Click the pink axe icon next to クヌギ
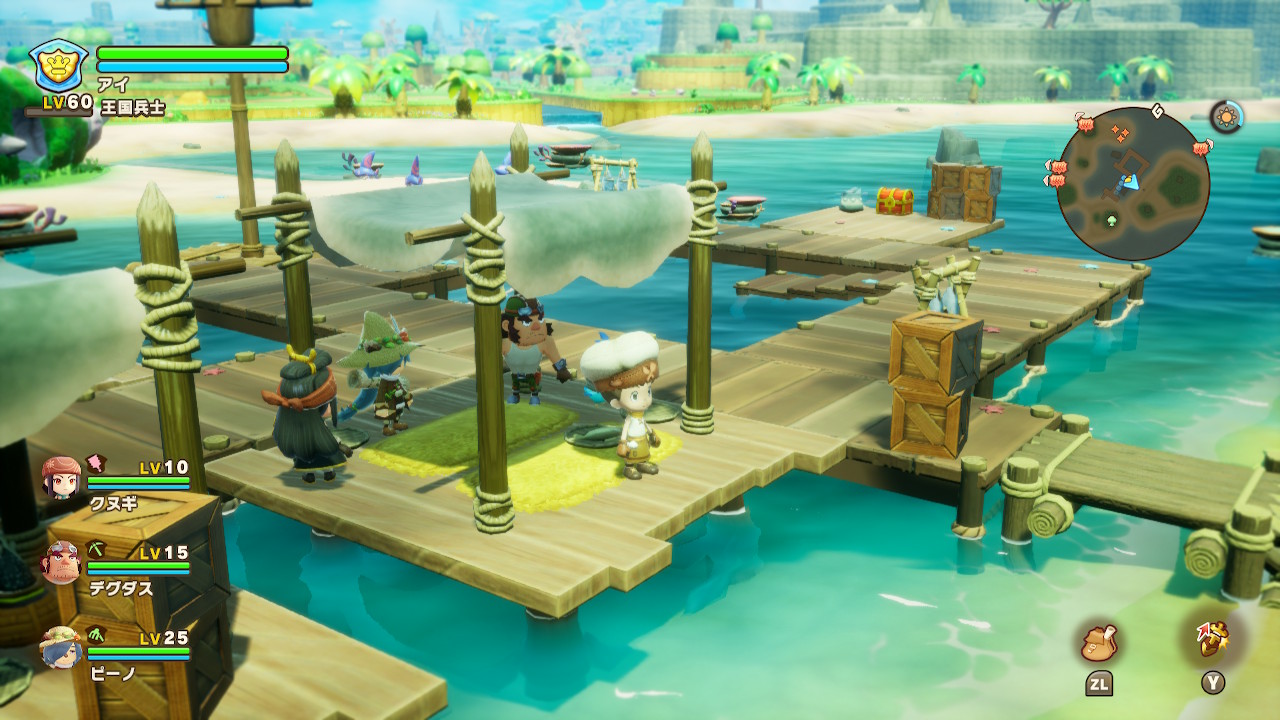Image resolution: width=1280 pixels, height=720 pixels. [95, 465]
